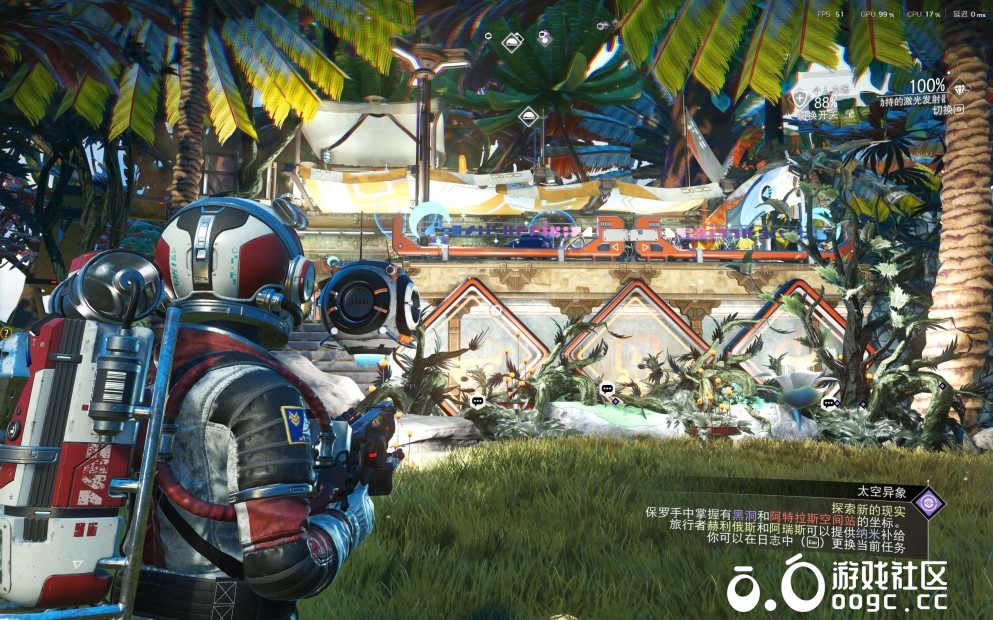The image size is (993, 620).
Task: Click the dome waypoint marker below the compass
Action: 528,117
